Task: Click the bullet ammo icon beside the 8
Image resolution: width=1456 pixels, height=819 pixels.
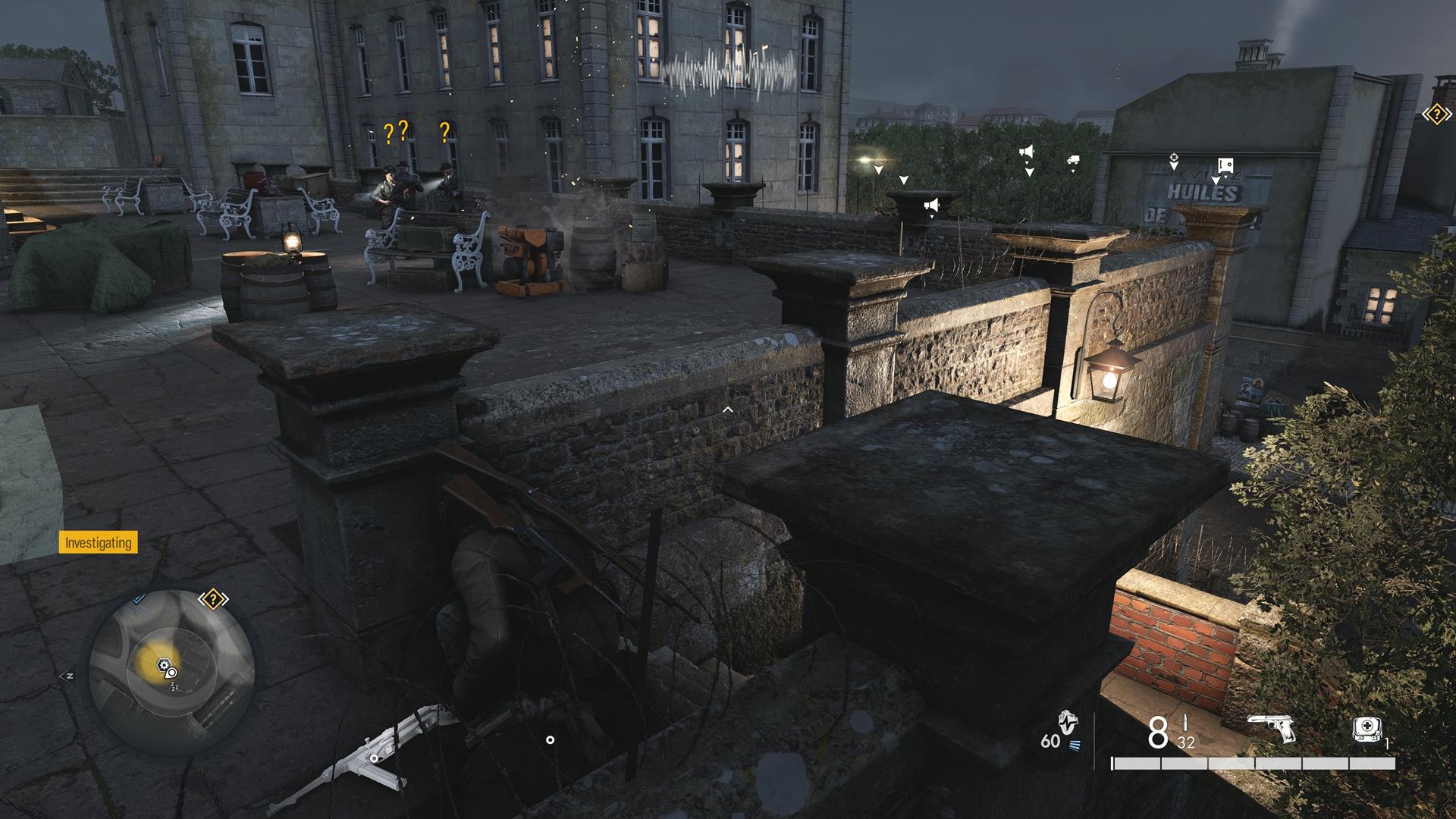Action: coord(1186,722)
